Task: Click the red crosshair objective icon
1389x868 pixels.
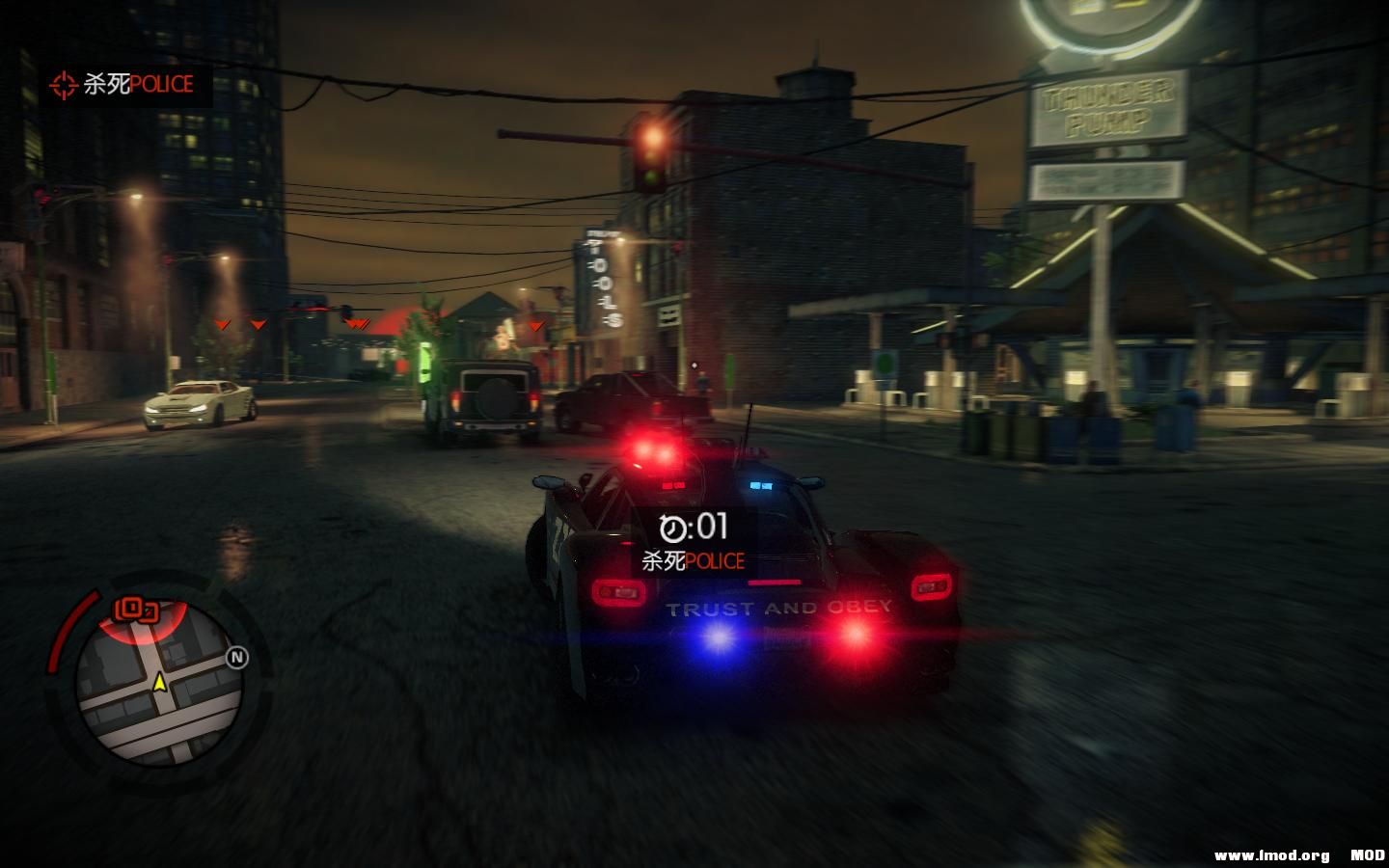Action: [63, 86]
